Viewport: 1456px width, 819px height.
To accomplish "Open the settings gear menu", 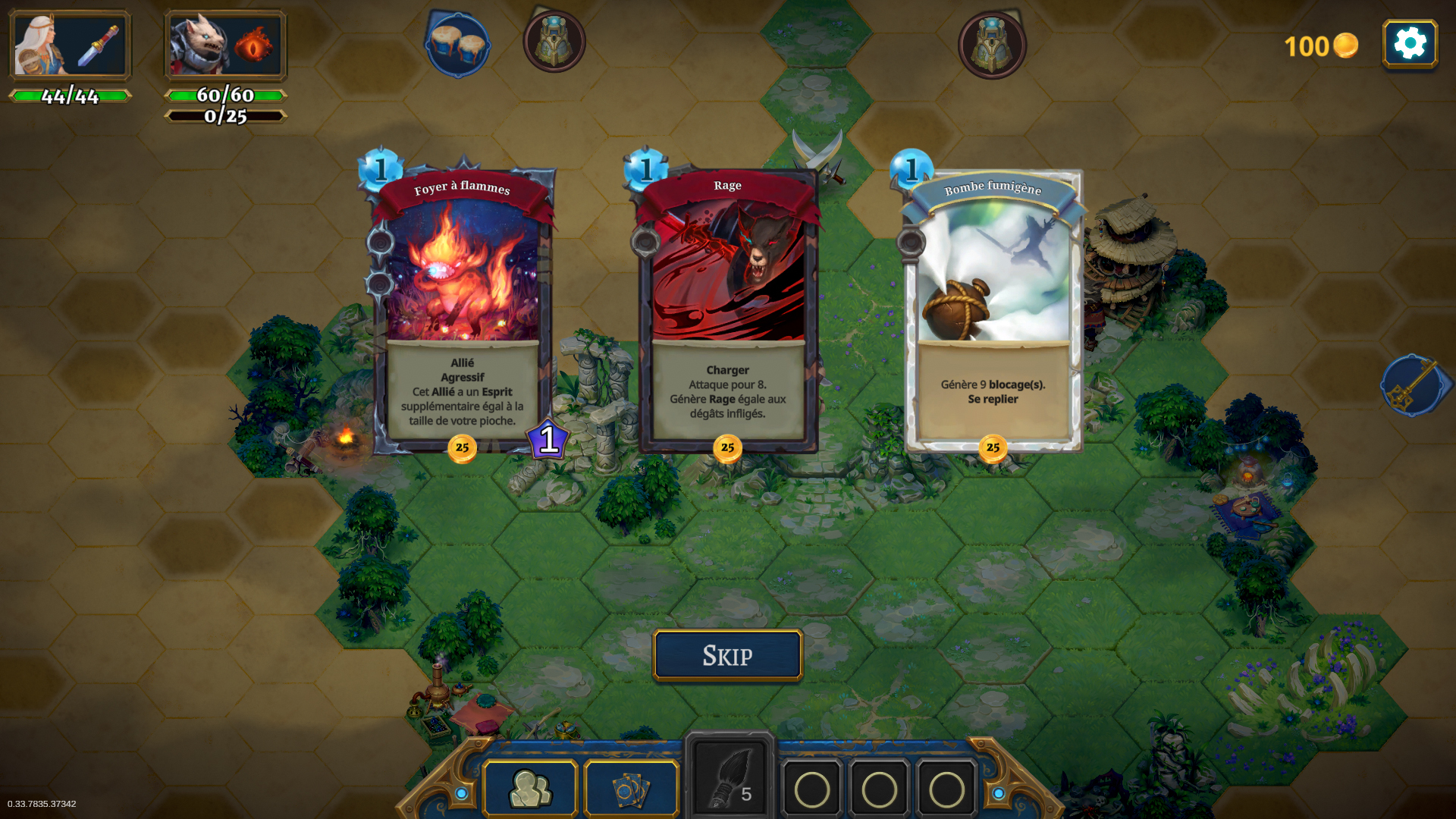I will (1410, 44).
